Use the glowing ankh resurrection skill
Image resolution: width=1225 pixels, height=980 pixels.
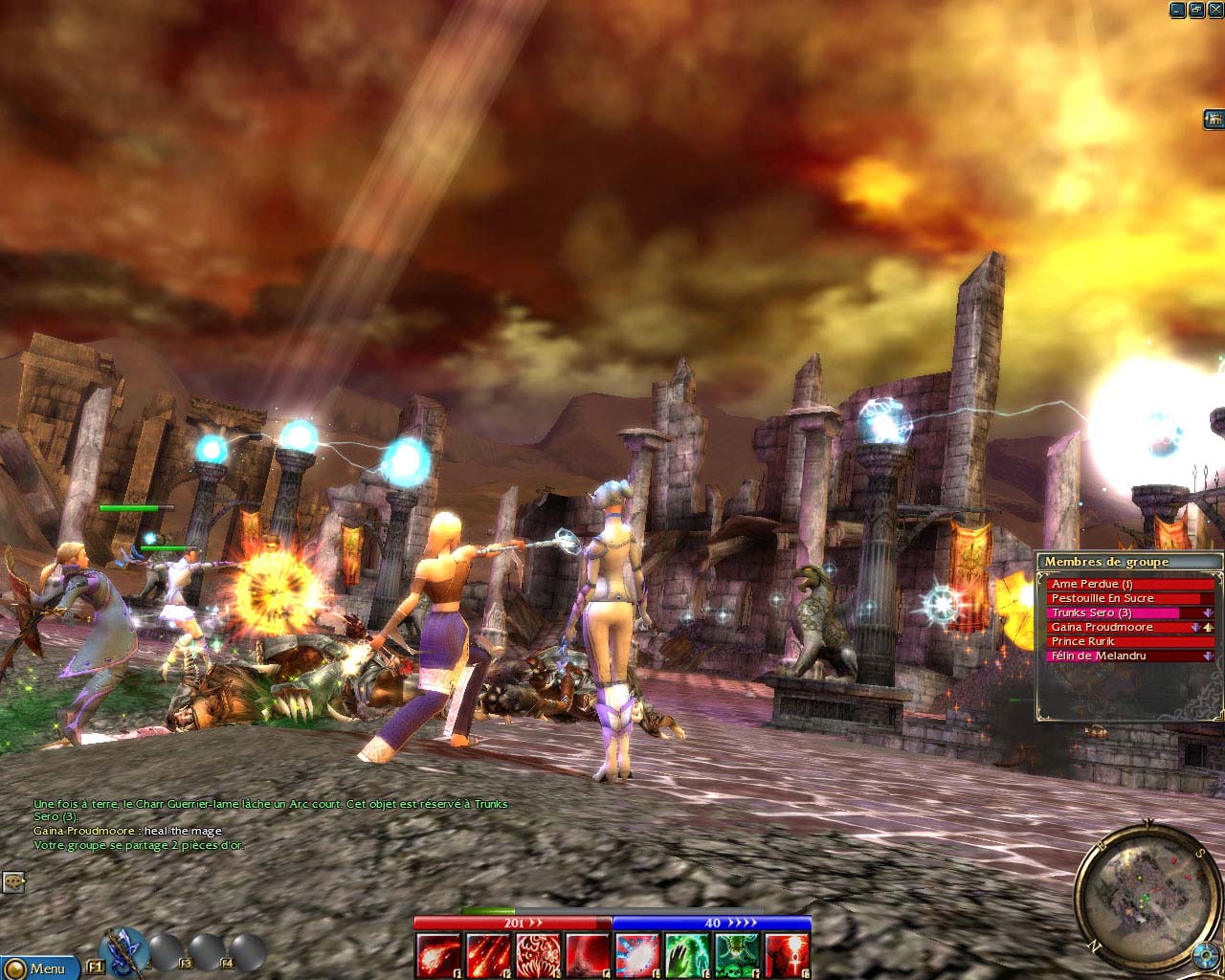787,955
